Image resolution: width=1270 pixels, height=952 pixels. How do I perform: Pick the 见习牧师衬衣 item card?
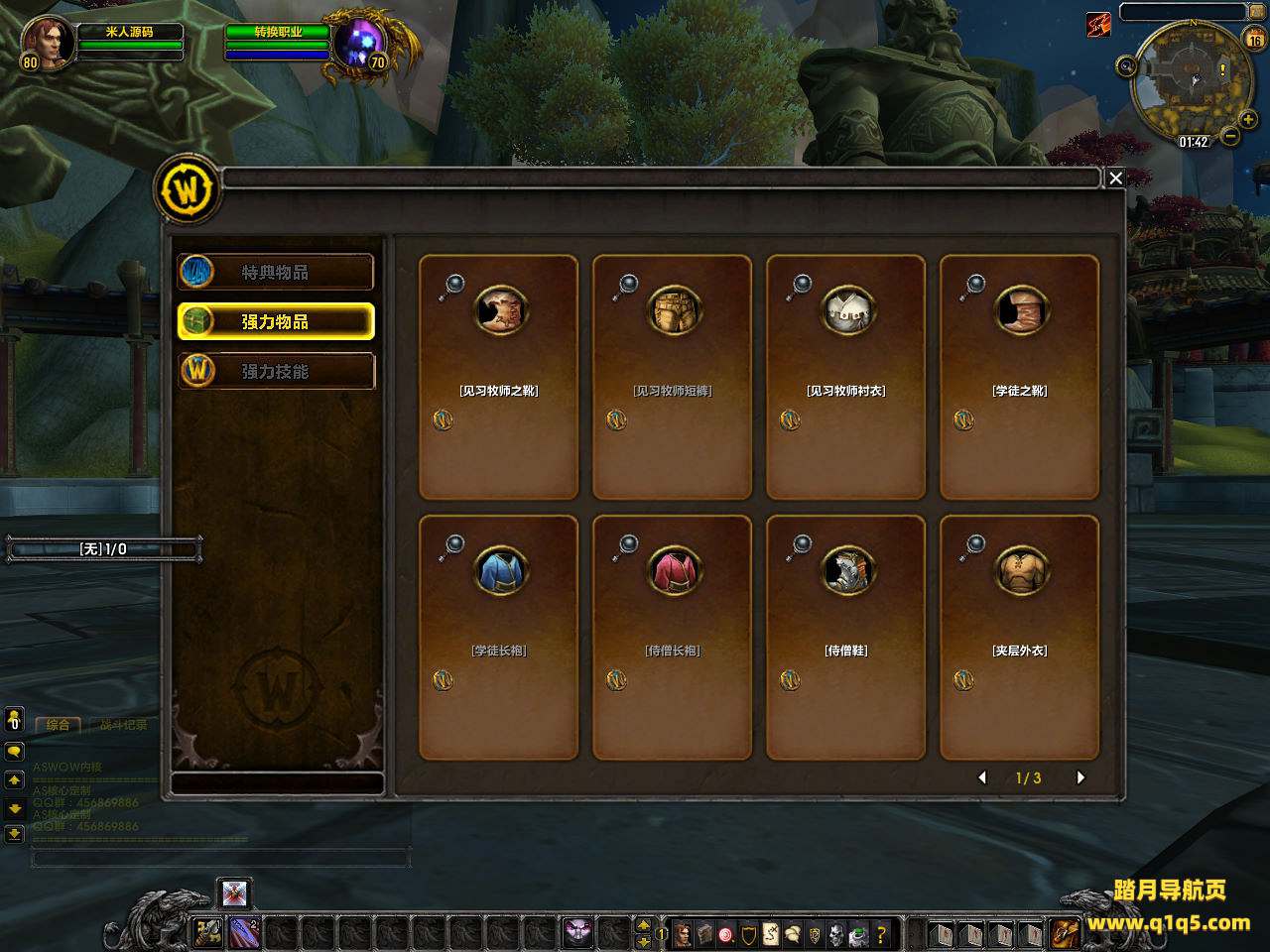pos(845,377)
